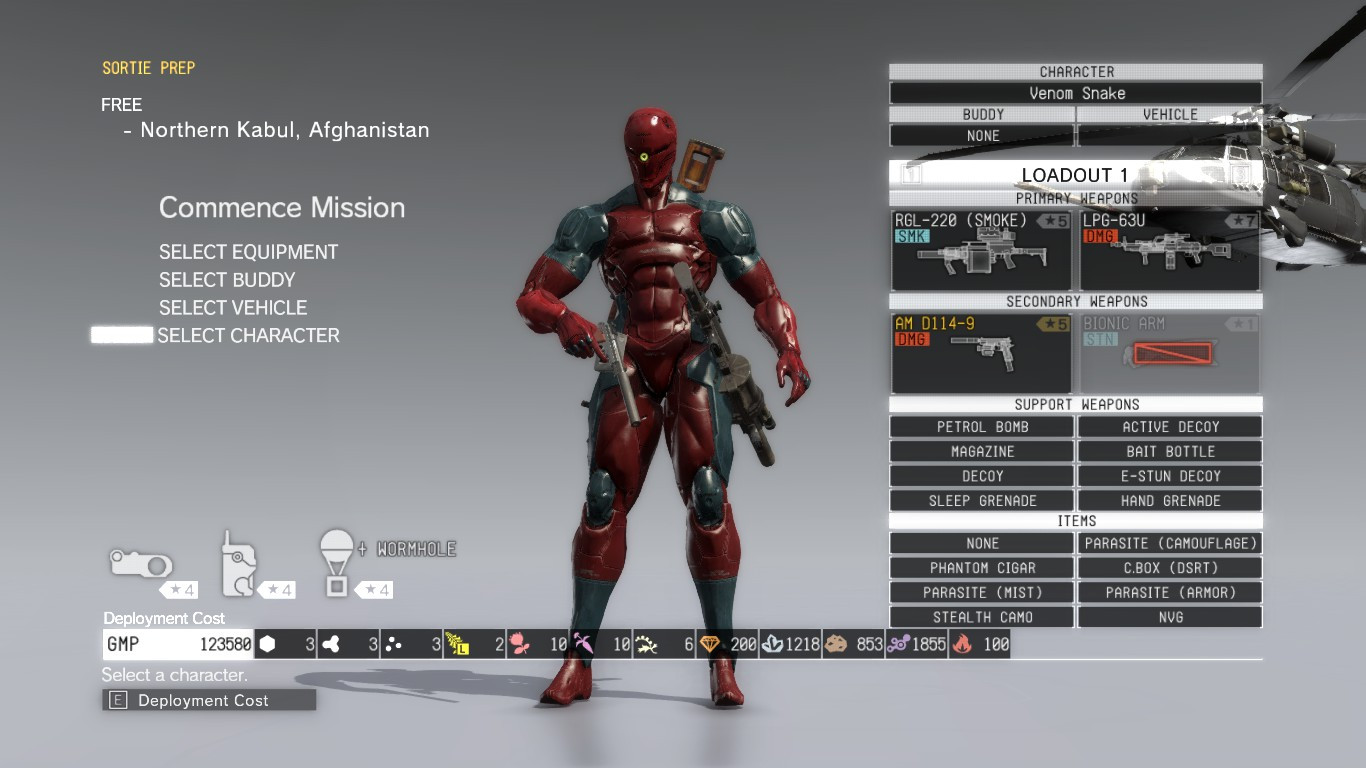This screenshot has height=768, width=1366.
Task: Equip the Stealth Camo item
Action: pyautogui.click(x=981, y=616)
